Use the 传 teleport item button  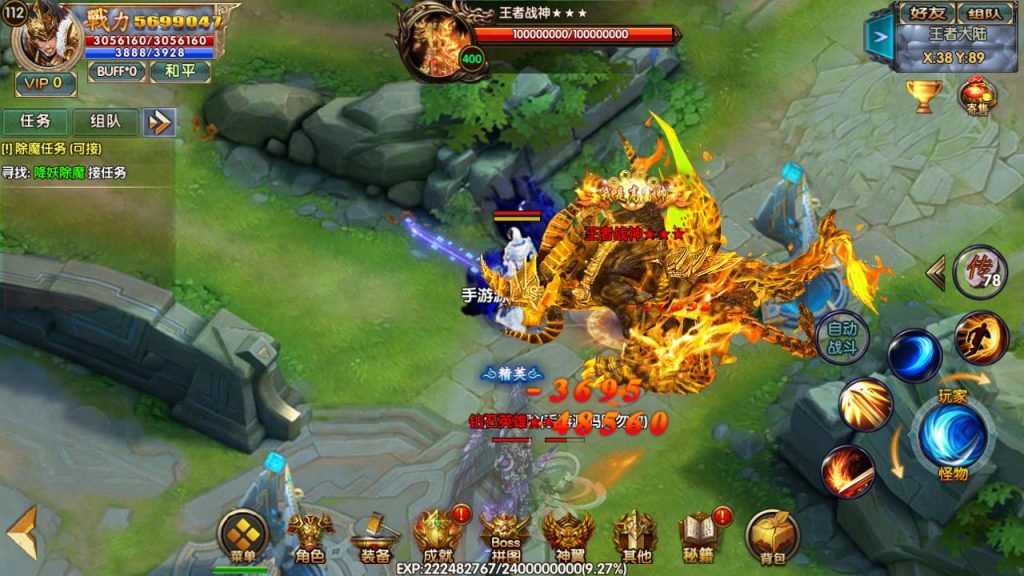coord(979,271)
